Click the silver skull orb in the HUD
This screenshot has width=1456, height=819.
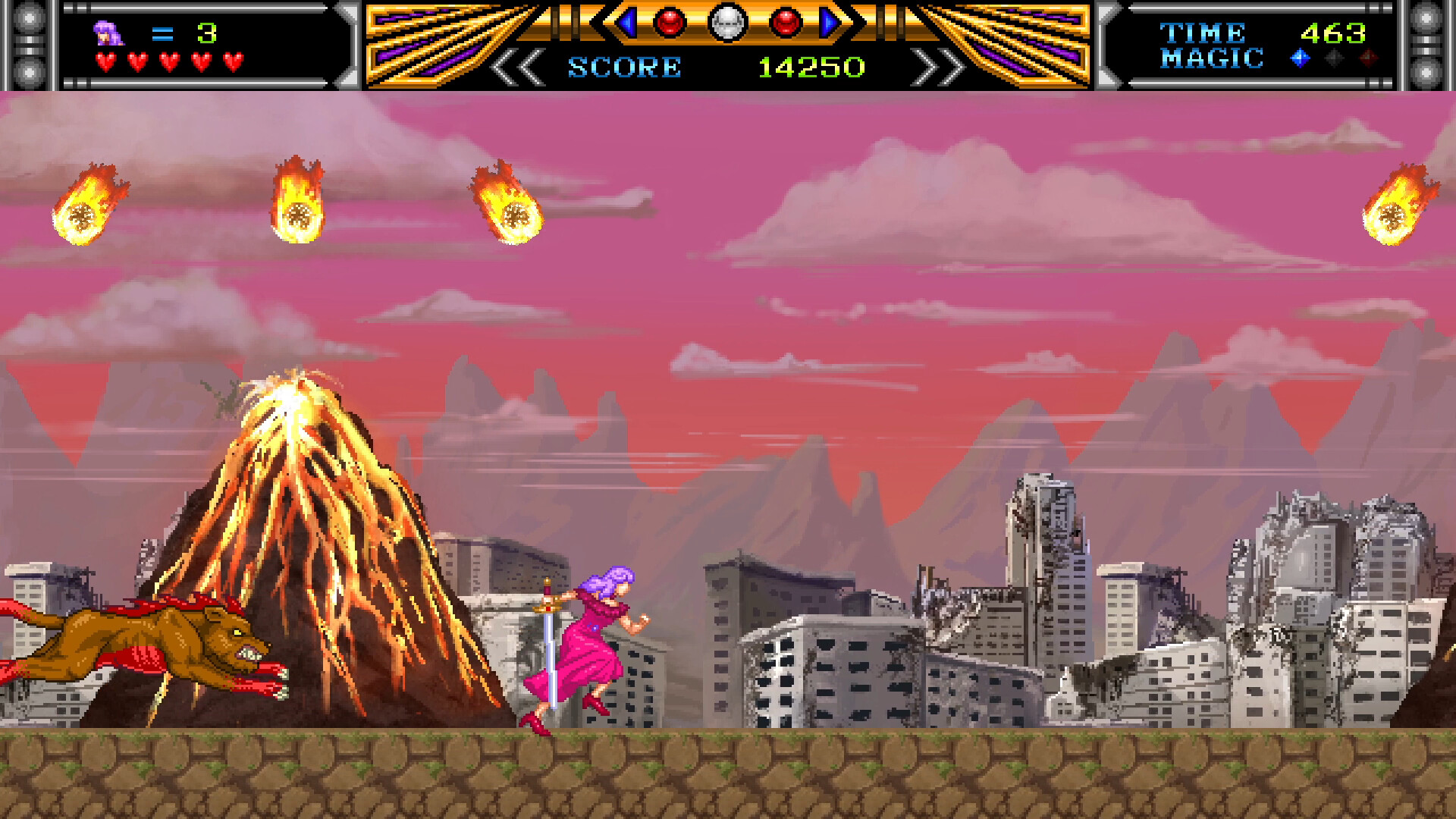coord(728,23)
